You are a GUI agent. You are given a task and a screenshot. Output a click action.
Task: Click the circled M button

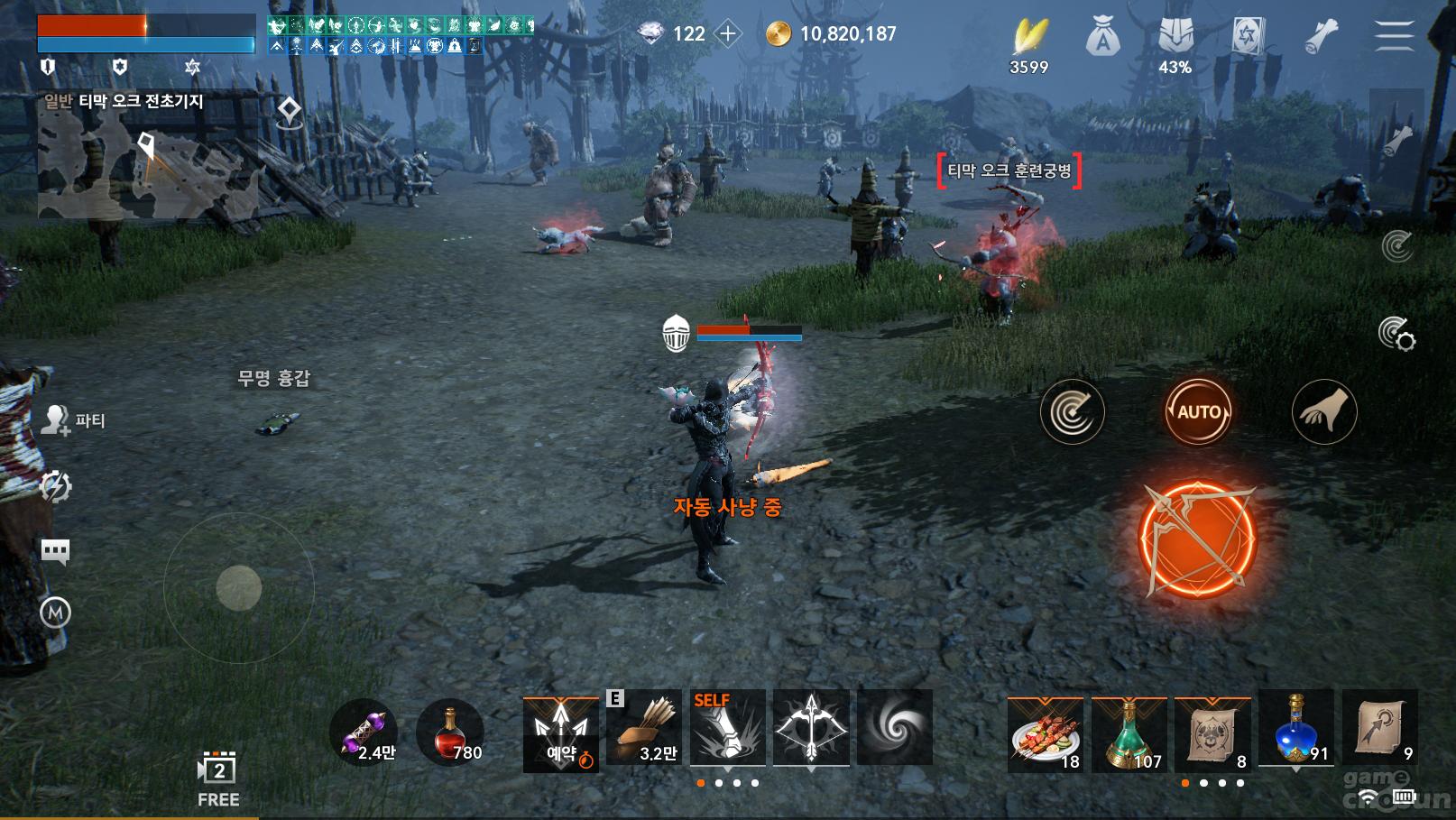click(56, 613)
